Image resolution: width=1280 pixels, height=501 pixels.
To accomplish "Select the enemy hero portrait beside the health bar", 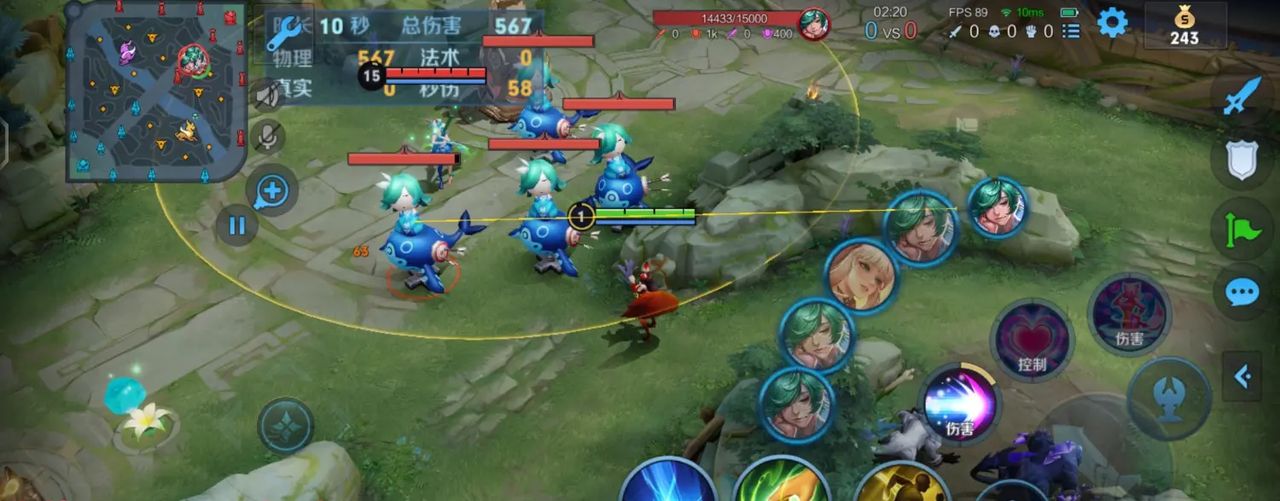I will coord(814,23).
